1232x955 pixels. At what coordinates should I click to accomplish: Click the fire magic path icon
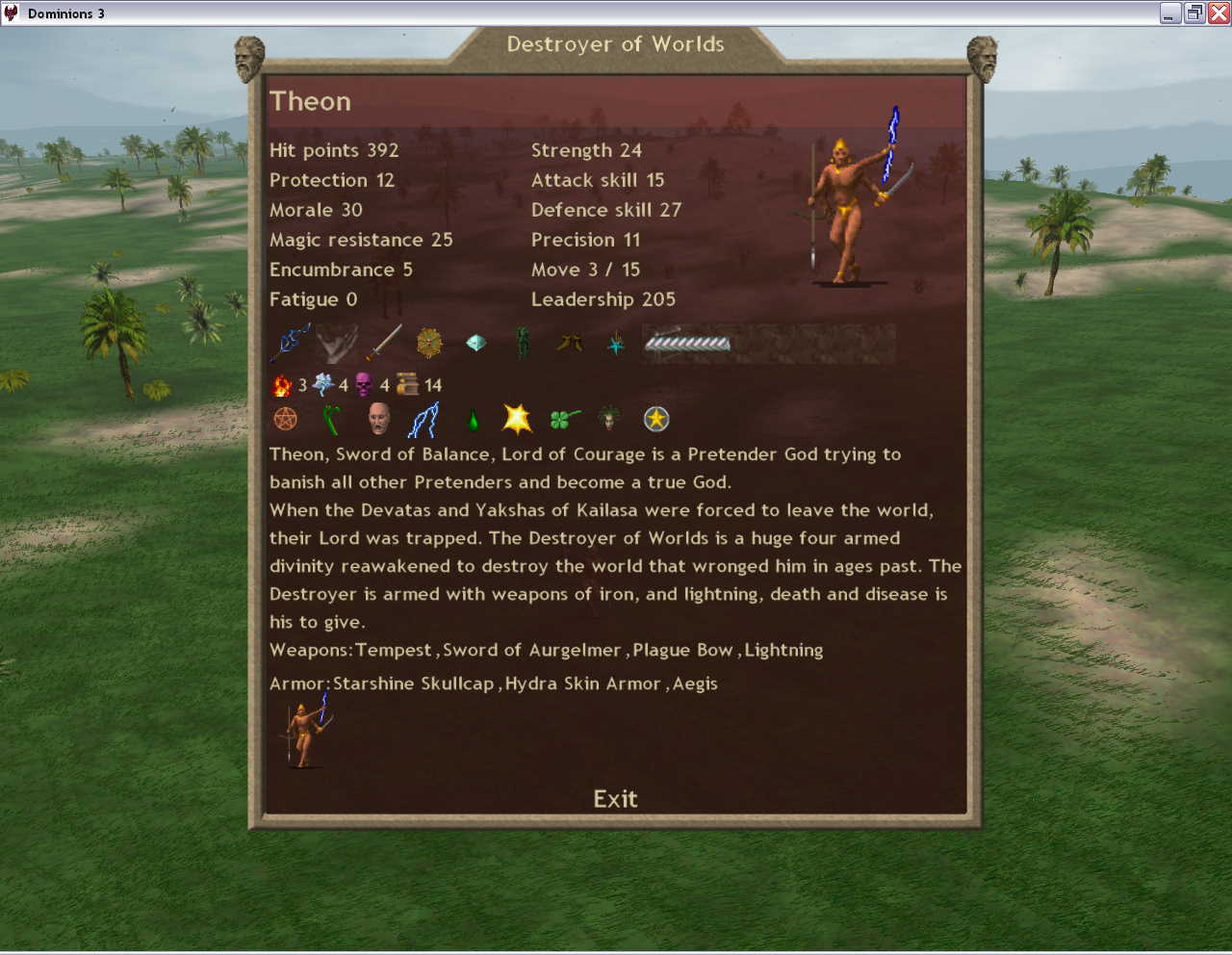pos(282,385)
